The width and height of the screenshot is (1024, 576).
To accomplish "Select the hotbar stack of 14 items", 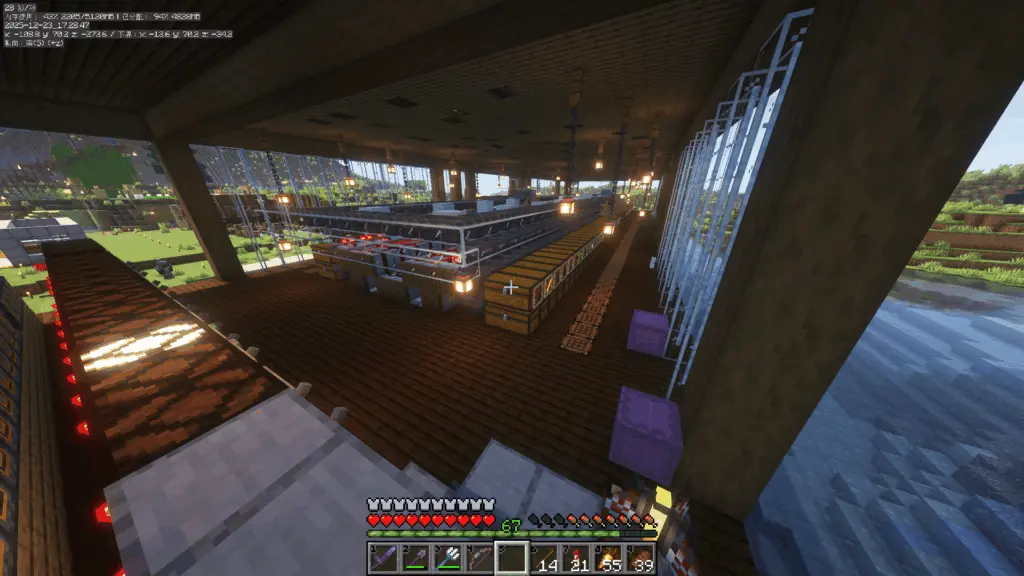I will (544, 558).
